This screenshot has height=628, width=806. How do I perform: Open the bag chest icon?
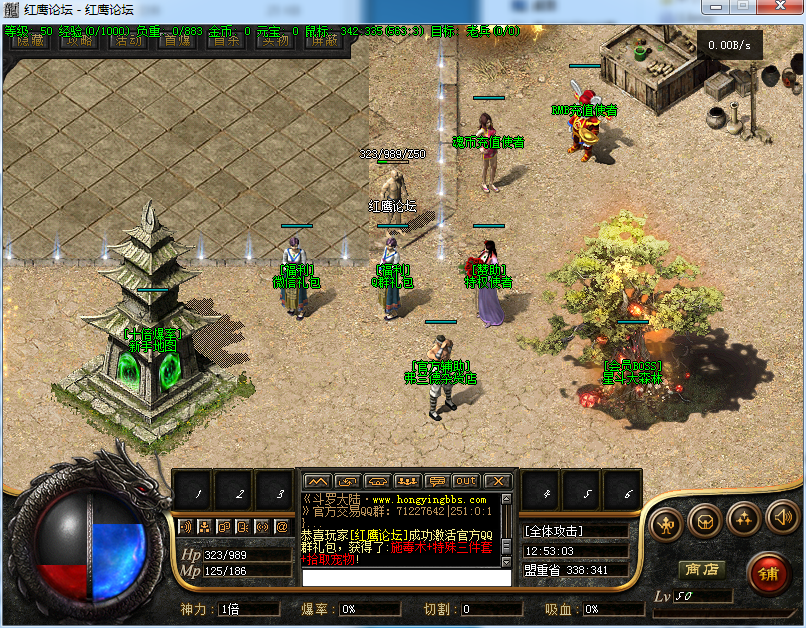[704, 519]
